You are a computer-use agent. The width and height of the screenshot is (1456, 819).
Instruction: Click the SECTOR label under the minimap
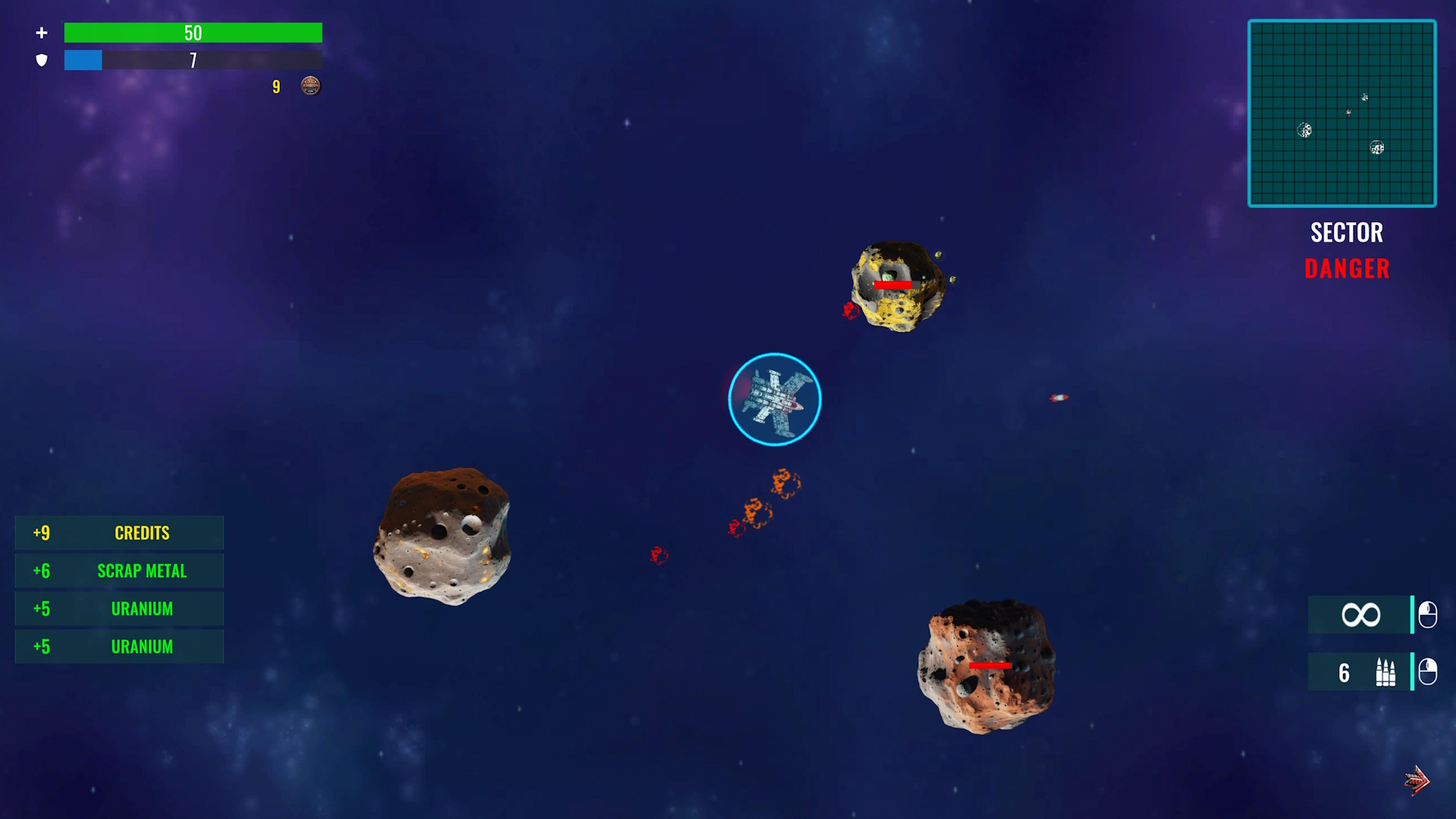(1347, 232)
